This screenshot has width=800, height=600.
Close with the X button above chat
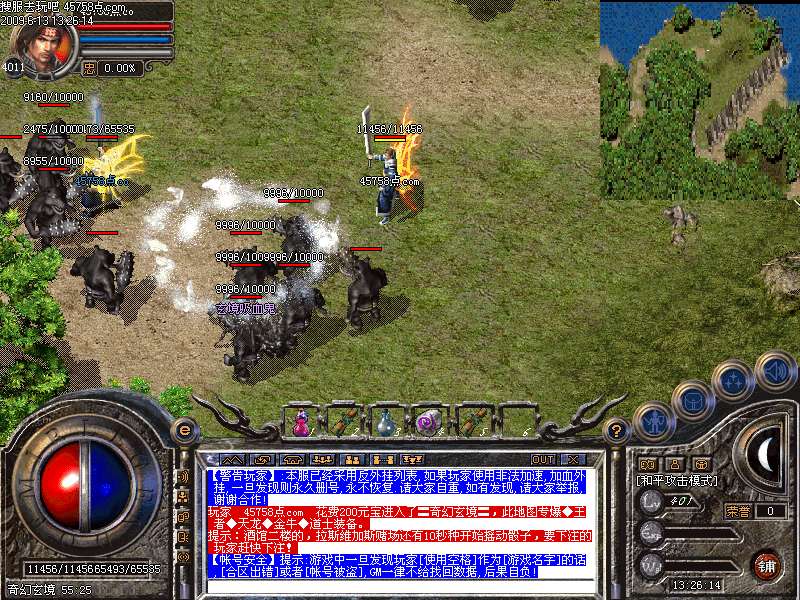574,460
